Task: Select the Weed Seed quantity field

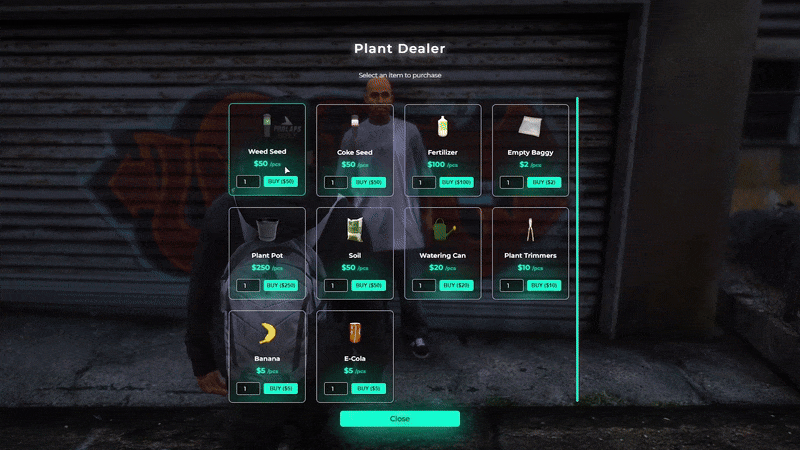Action: point(248,182)
